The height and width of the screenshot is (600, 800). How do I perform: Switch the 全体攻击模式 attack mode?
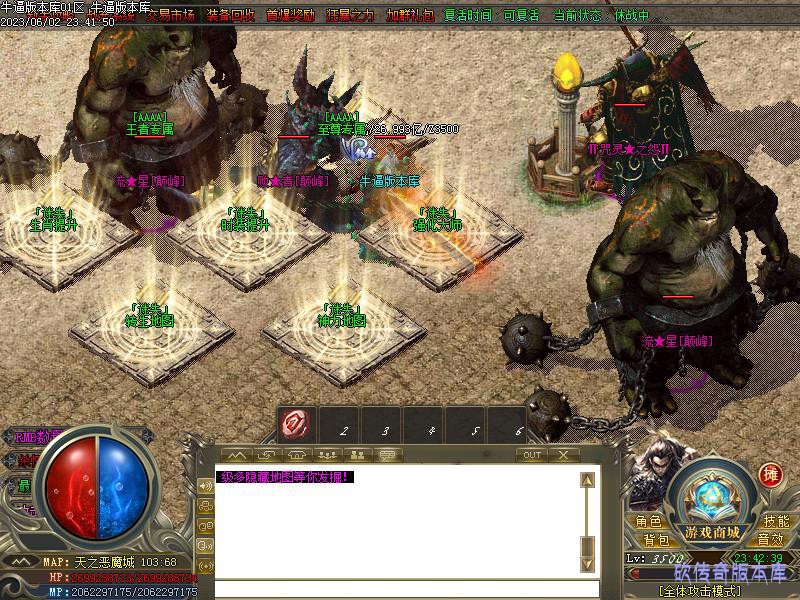tap(712, 590)
